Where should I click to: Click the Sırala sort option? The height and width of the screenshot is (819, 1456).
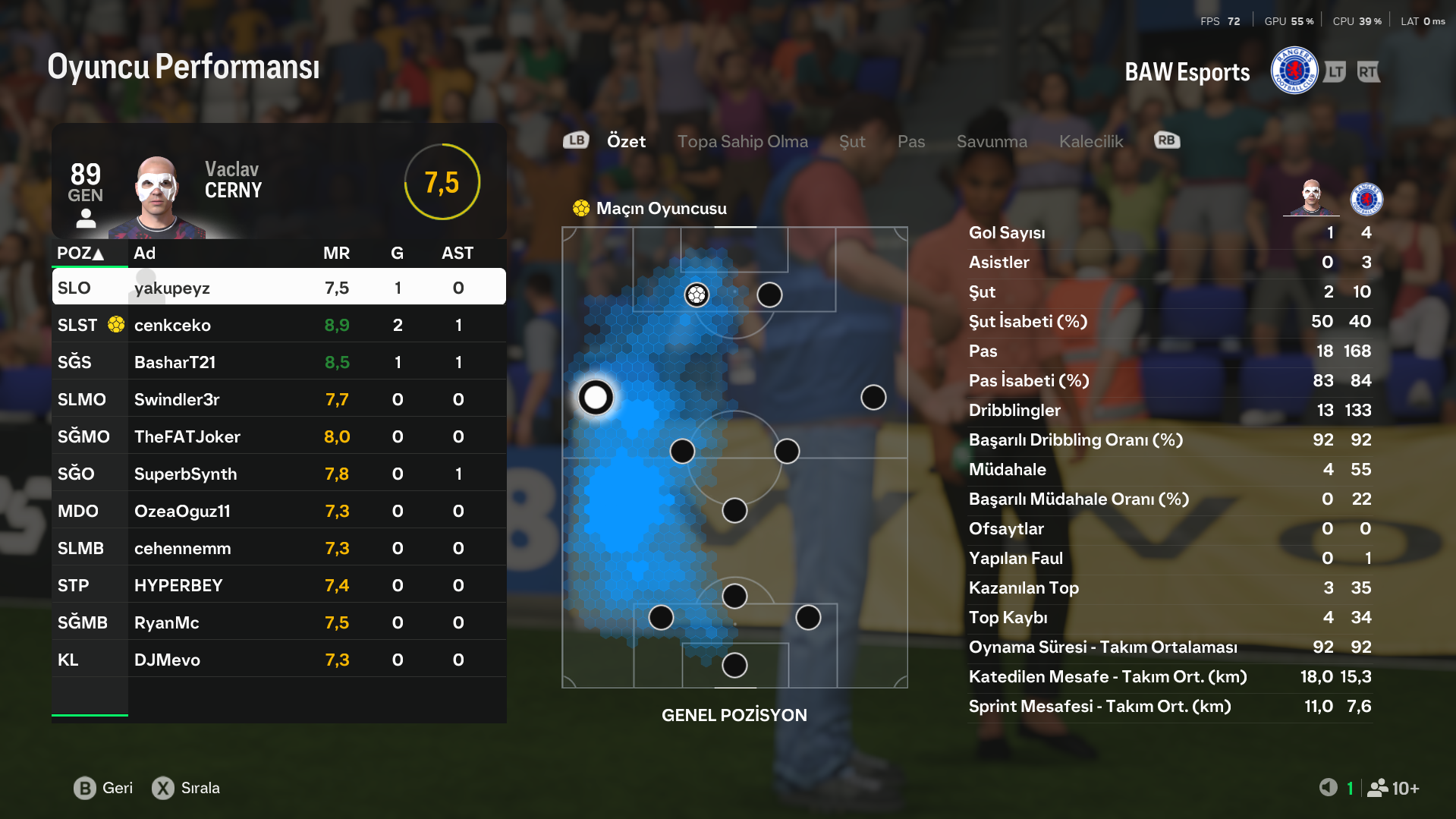coord(186,788)
